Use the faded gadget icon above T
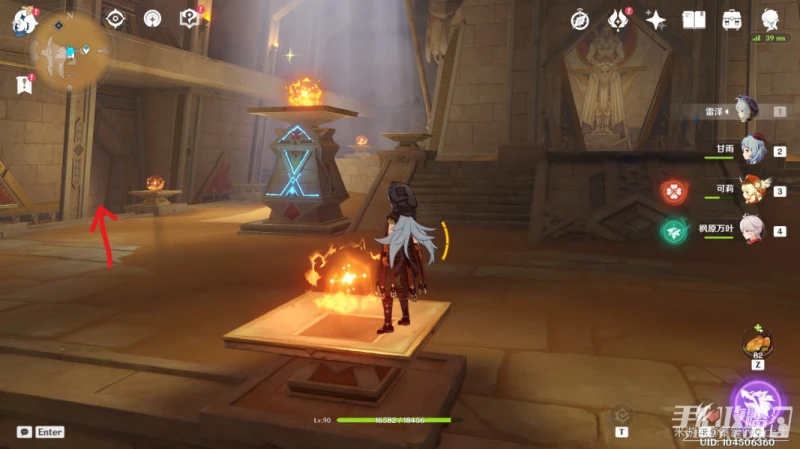The image size is (800, 449). tap(622, 414)
